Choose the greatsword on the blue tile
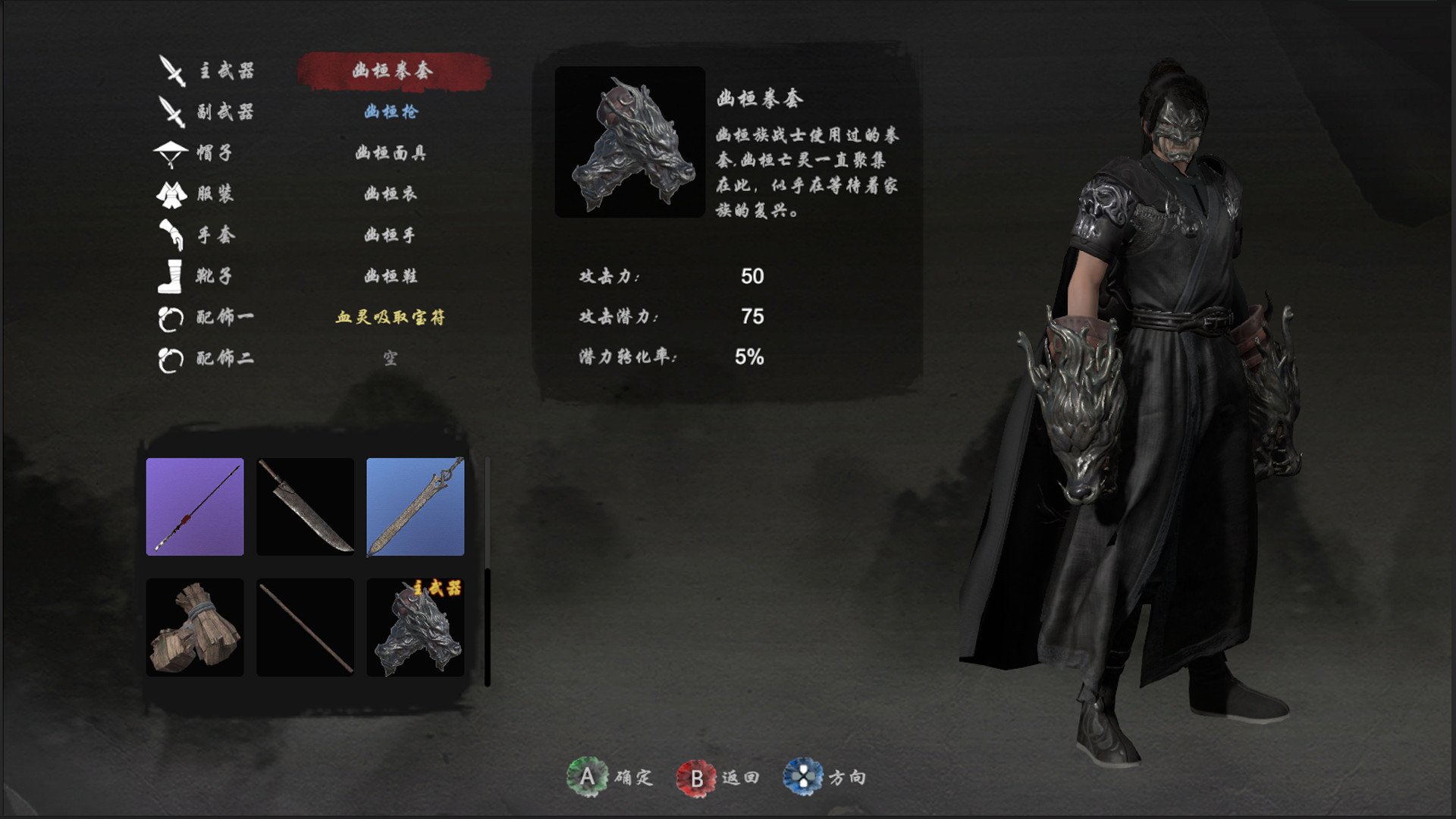The width and height of the screenshot is (1456, 819). (x=415, y=507)
